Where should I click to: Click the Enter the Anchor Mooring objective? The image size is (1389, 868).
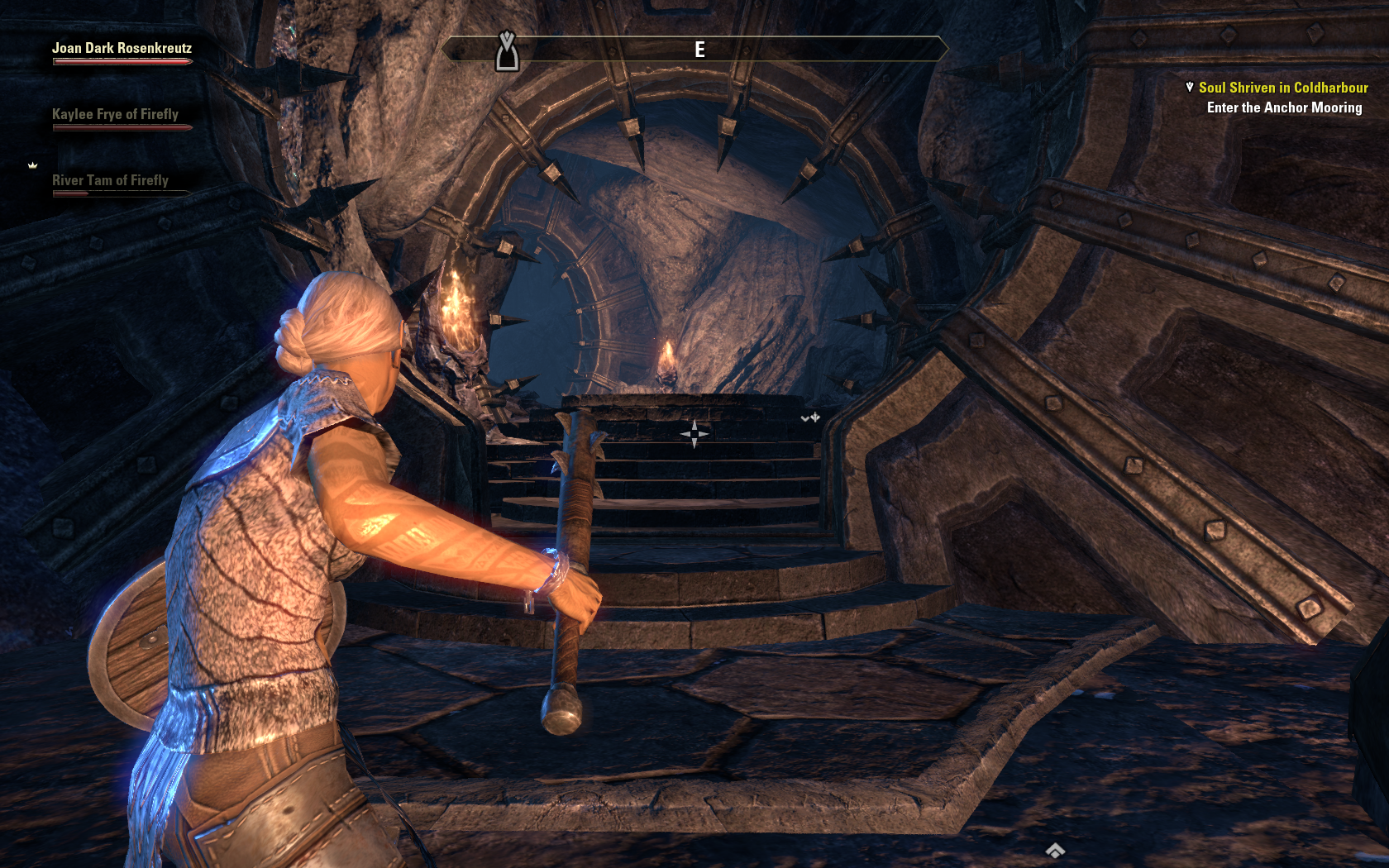tap(1283, 108)
